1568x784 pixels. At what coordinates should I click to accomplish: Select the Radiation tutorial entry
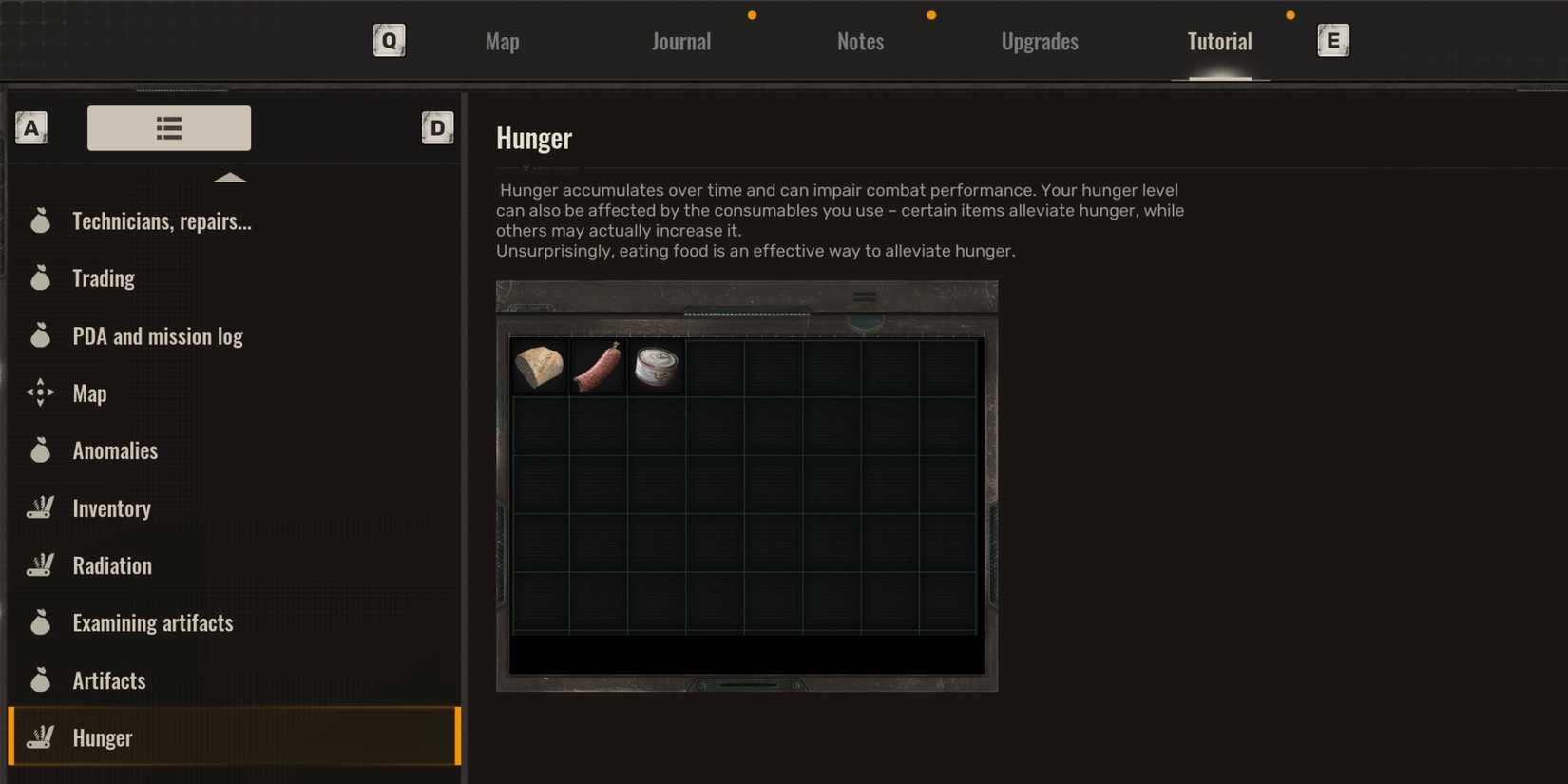click(112, 565)
